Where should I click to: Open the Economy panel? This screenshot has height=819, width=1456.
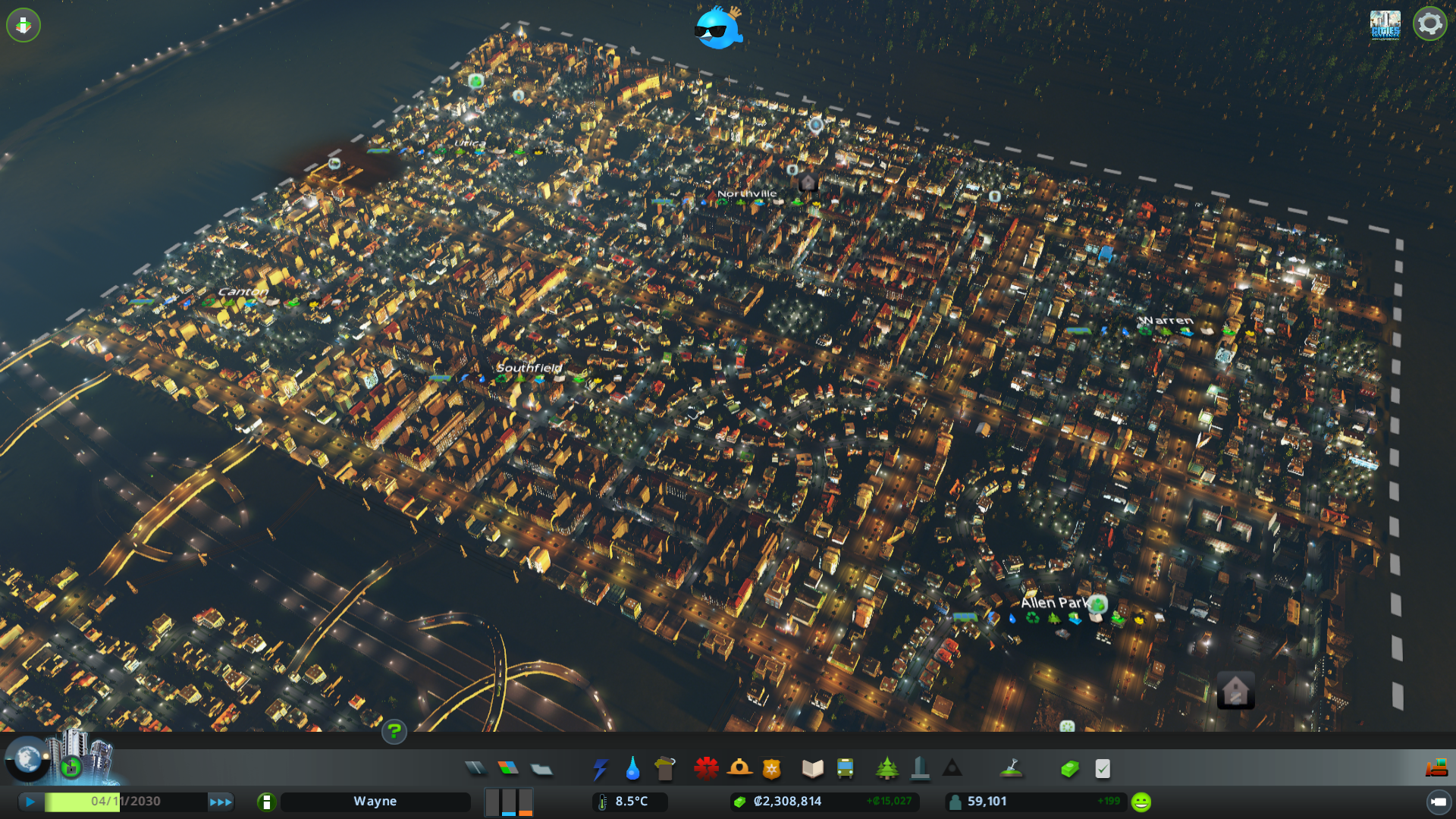pos(1069,768)
